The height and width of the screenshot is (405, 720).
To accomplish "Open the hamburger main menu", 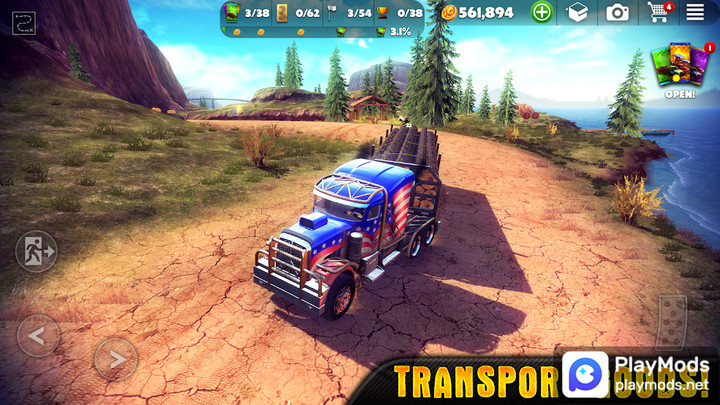I will coord(695,12).
